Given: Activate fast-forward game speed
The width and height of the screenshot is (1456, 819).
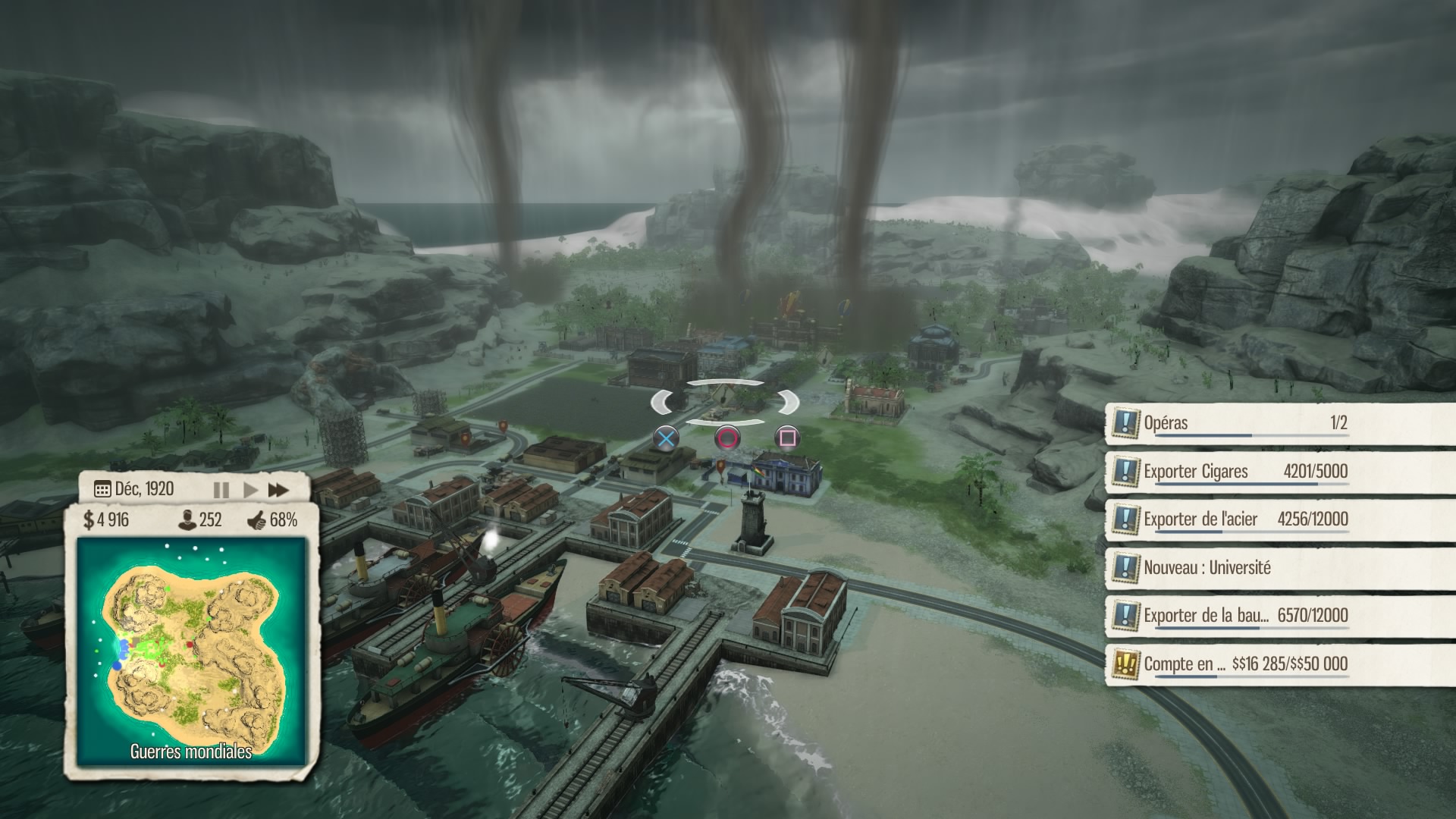Looking at the screenshot, I should click(278, 490).
